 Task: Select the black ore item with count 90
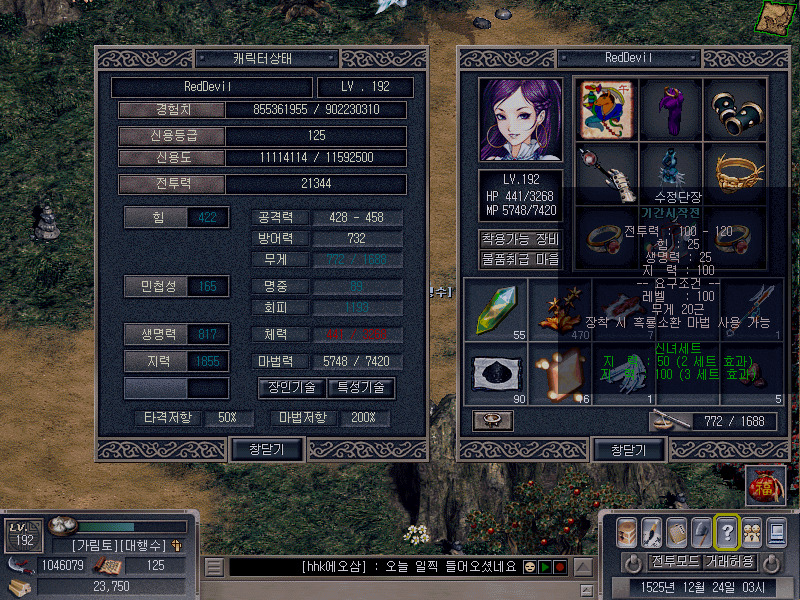tap(497, 375)
